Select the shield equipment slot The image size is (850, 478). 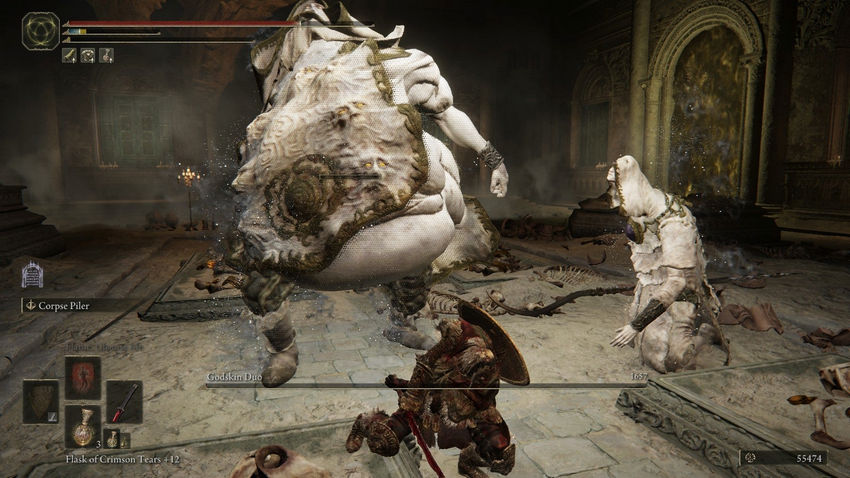(41, 400)
